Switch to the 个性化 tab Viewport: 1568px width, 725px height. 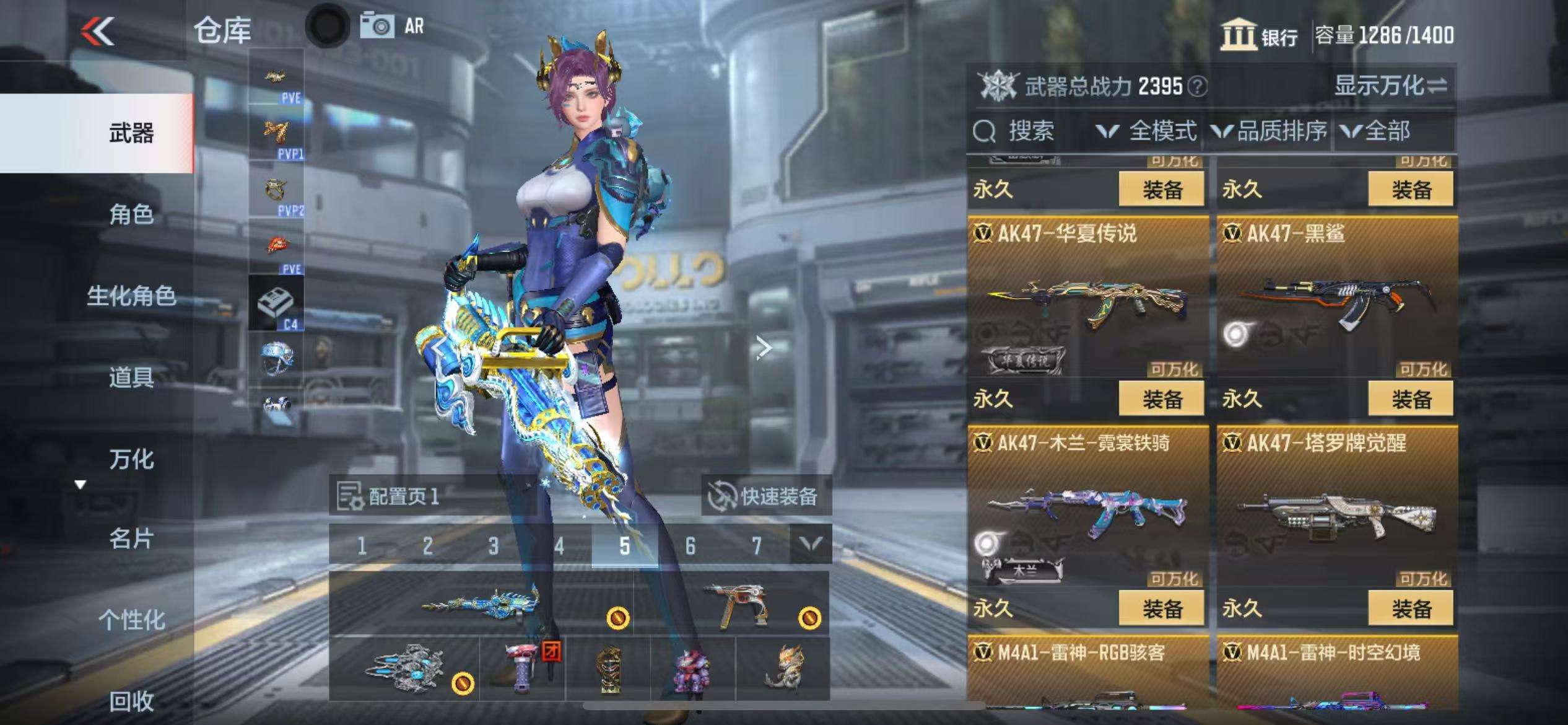click(x=131, y=620)
